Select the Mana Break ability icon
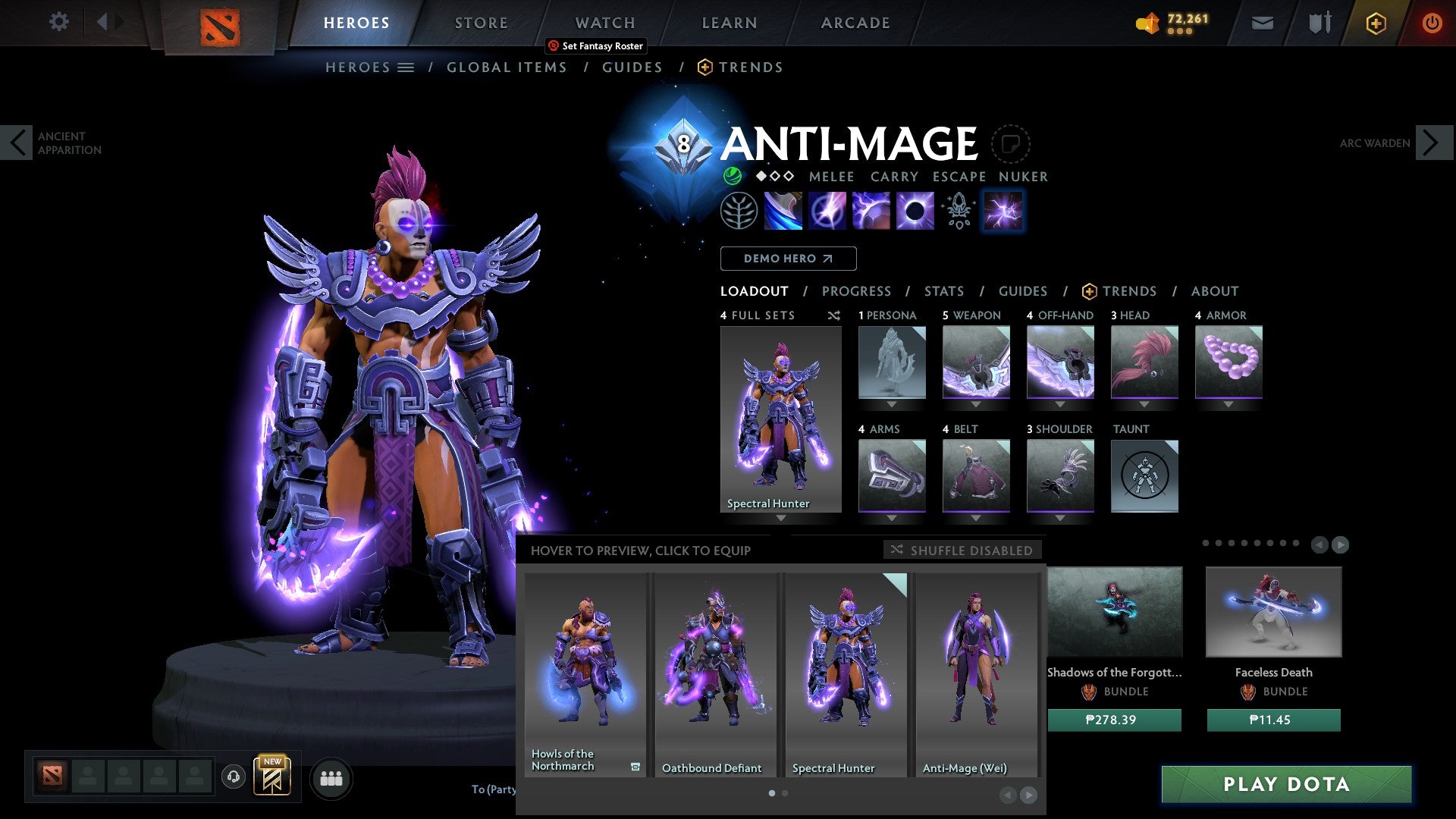This screenshot has height=819, width=1456. [x=784, y=211]
